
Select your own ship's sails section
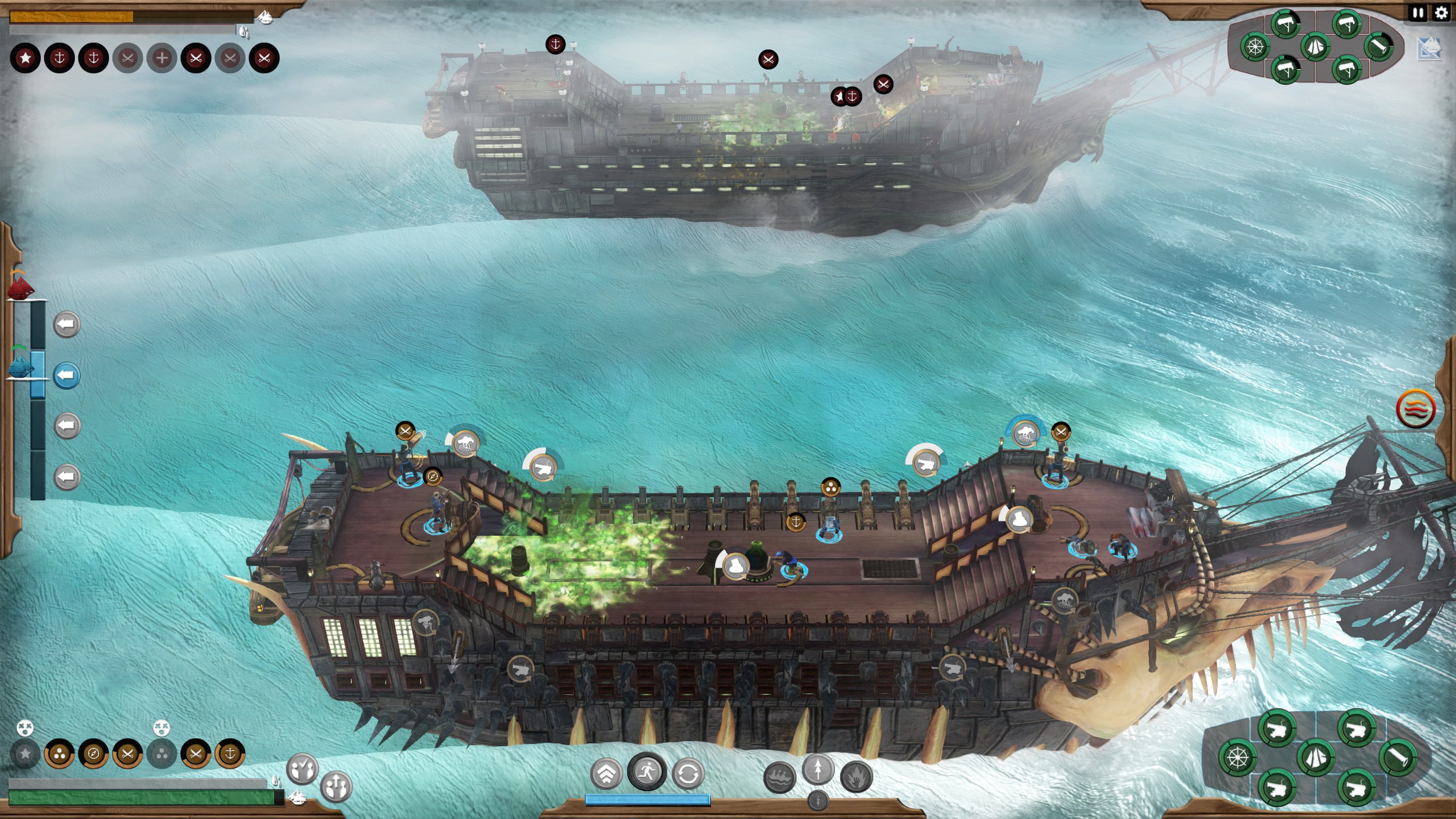click(x=1316, y=758)
